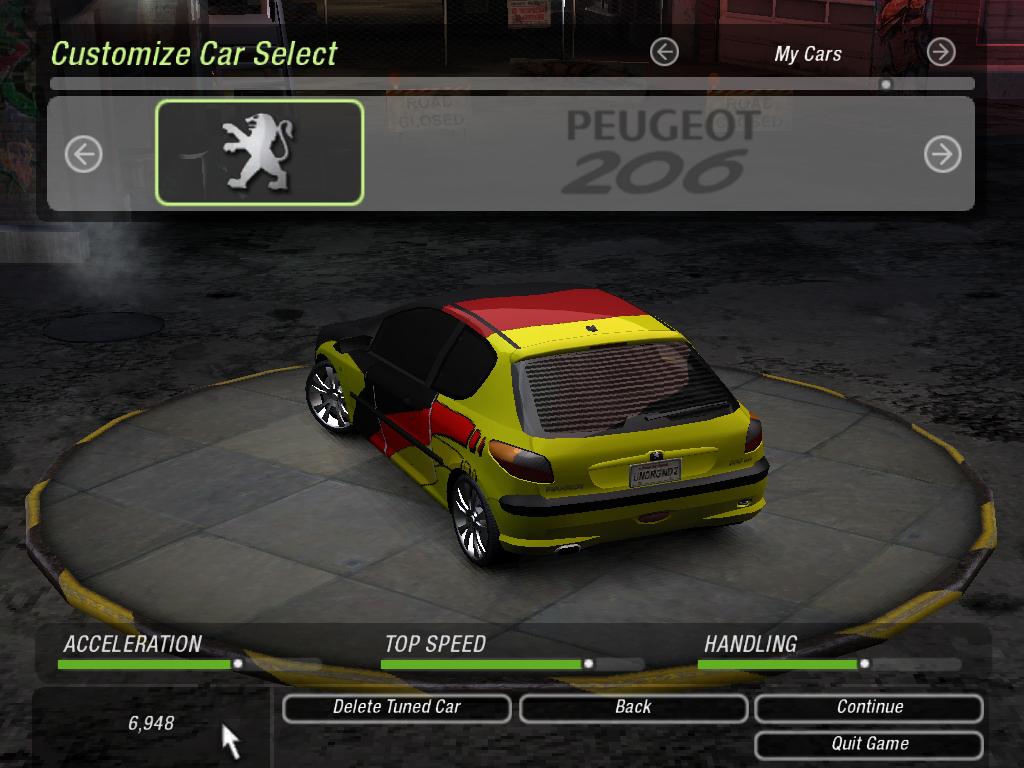Switch to the category after My Cars
The image size is (1024, 768).
tap(941, 52)
